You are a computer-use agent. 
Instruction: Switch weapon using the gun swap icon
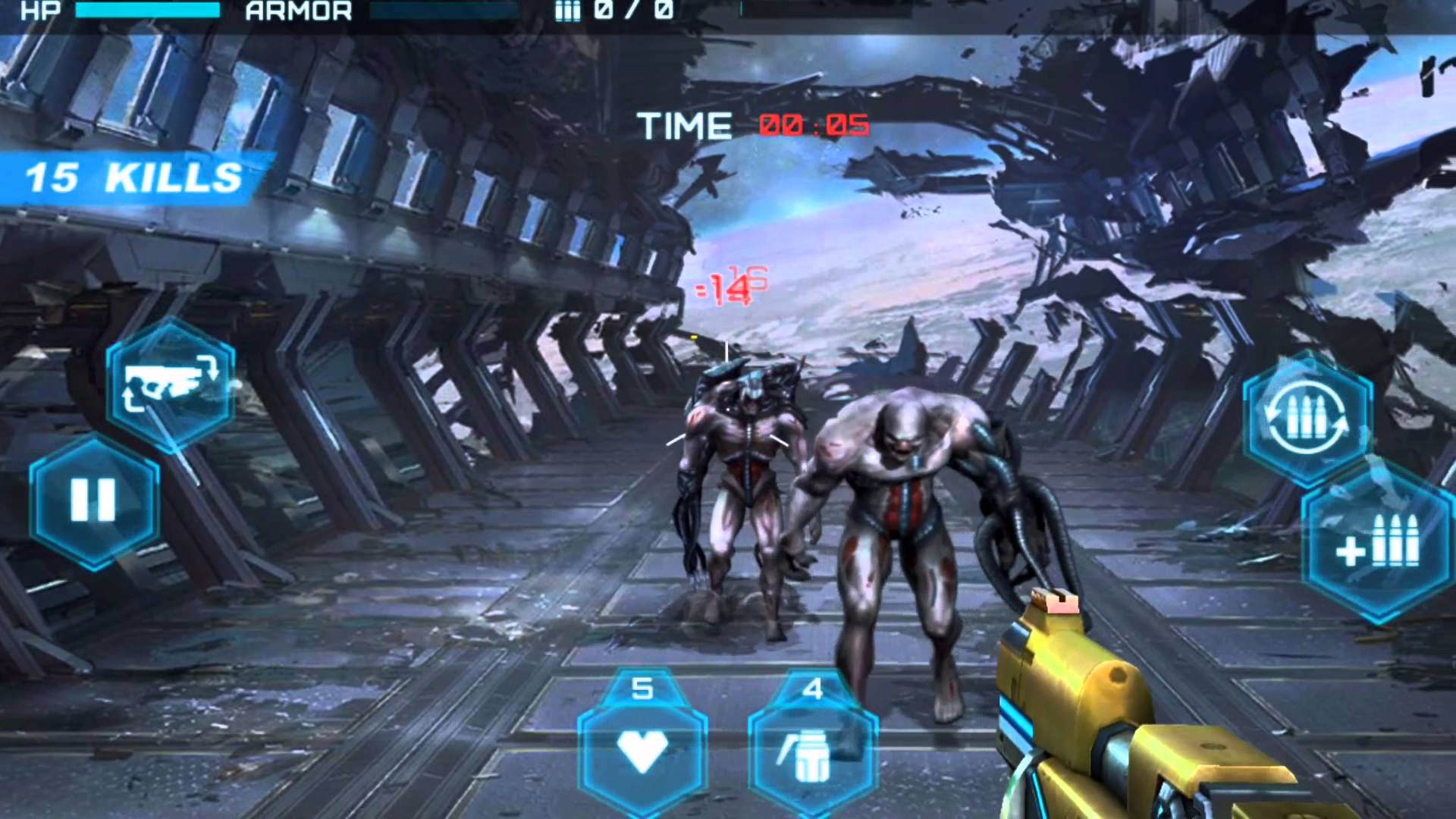(171, 383)
